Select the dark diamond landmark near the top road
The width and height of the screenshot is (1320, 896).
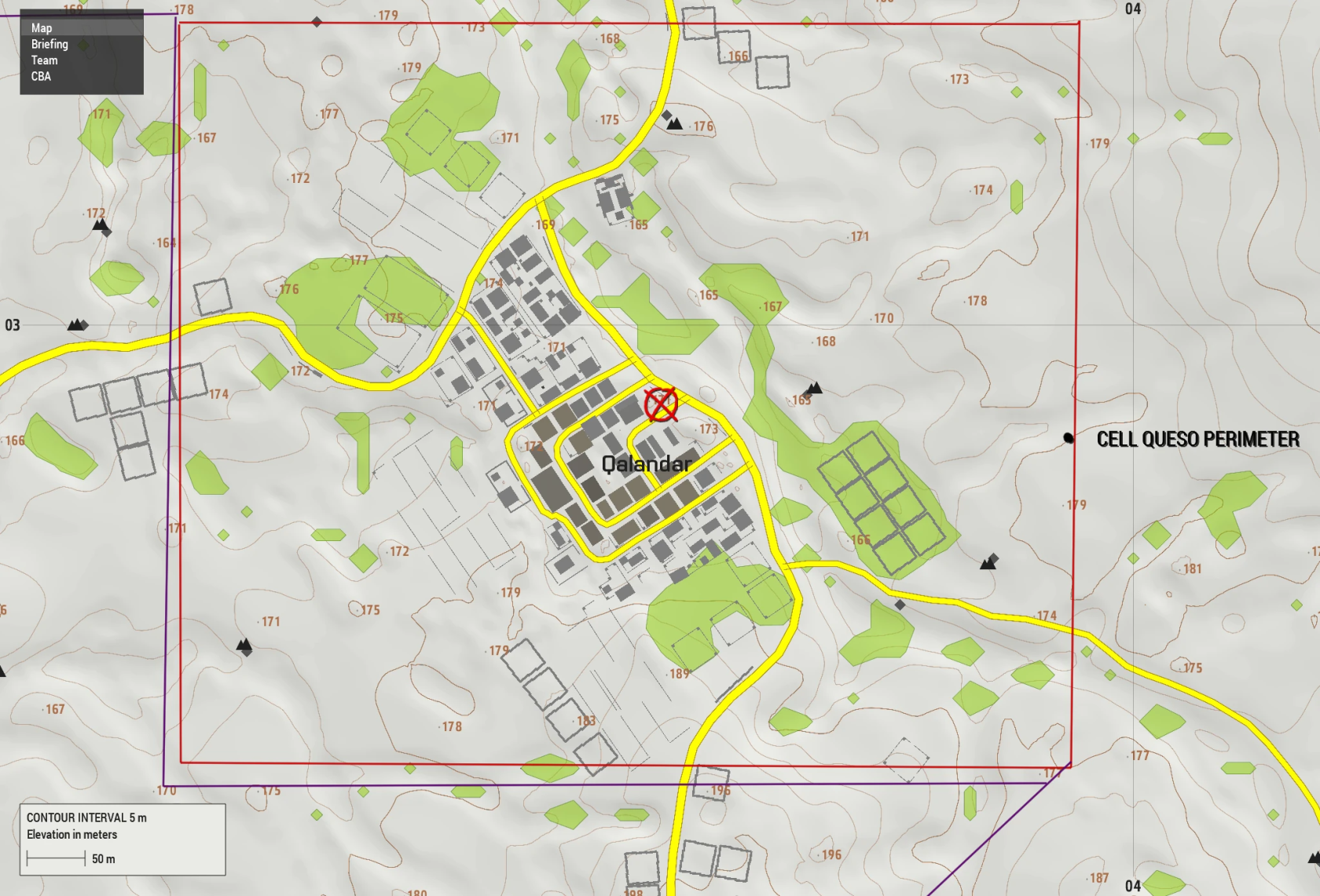click(x=317, y=20)
